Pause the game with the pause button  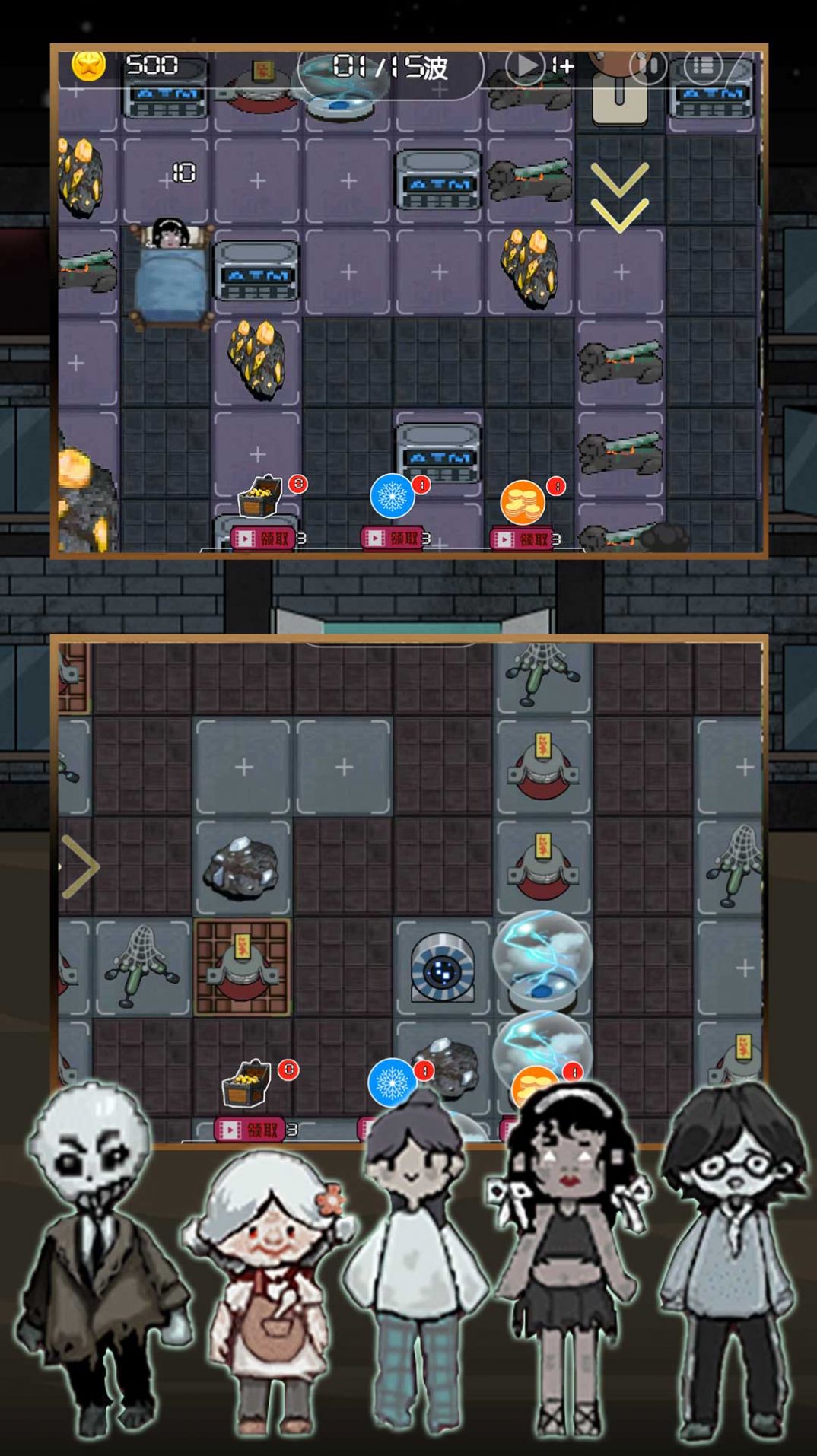(649, 66)
